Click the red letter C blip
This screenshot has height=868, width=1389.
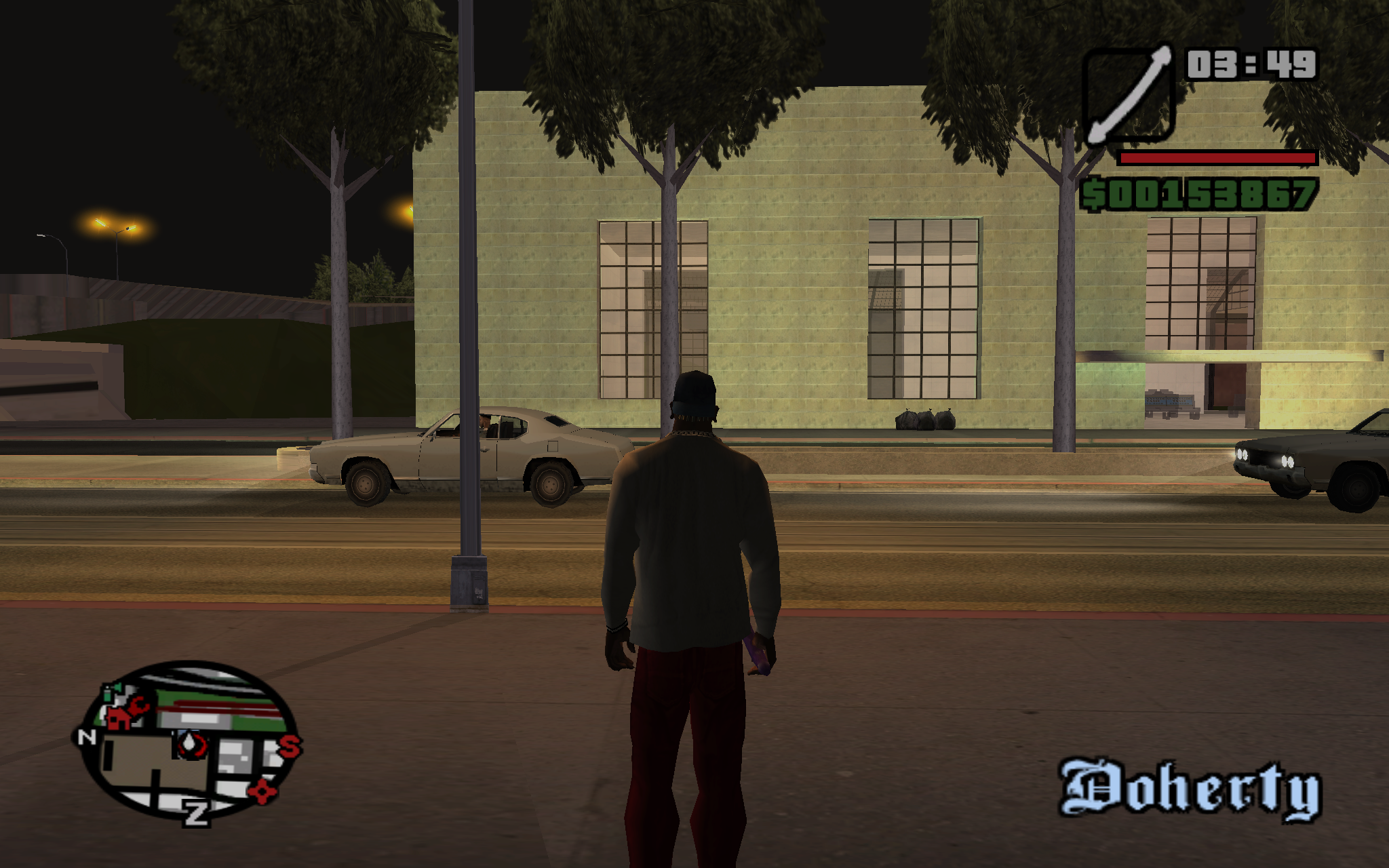click(138, 706)
